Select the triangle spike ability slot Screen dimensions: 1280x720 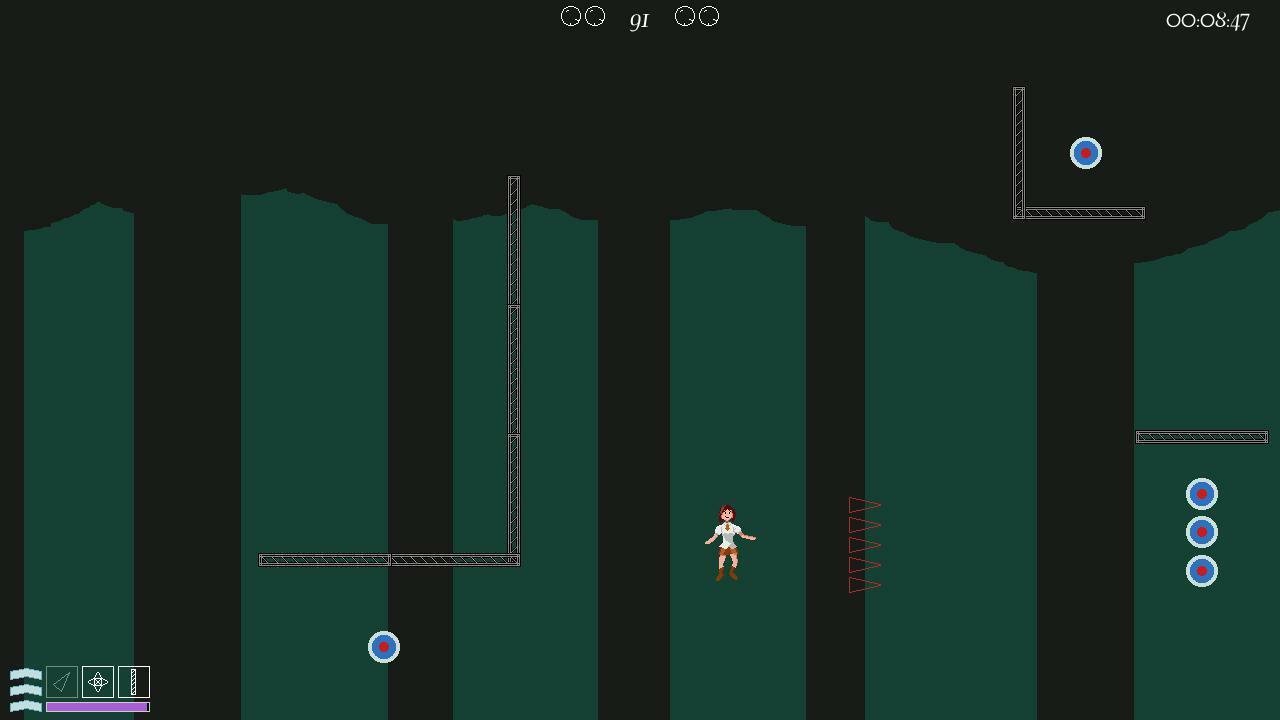62,682
